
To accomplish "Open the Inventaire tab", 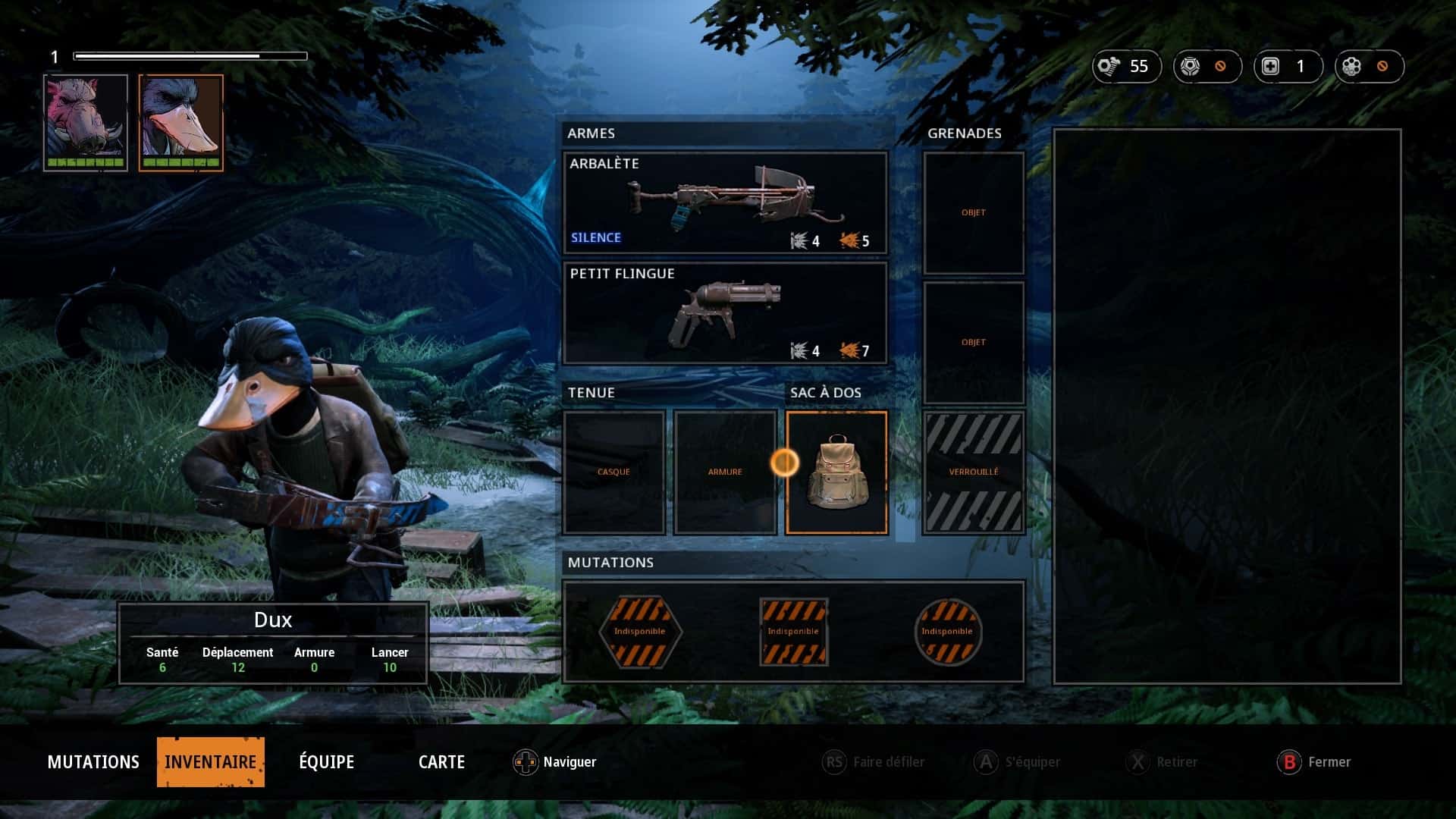I will [210, 761].
